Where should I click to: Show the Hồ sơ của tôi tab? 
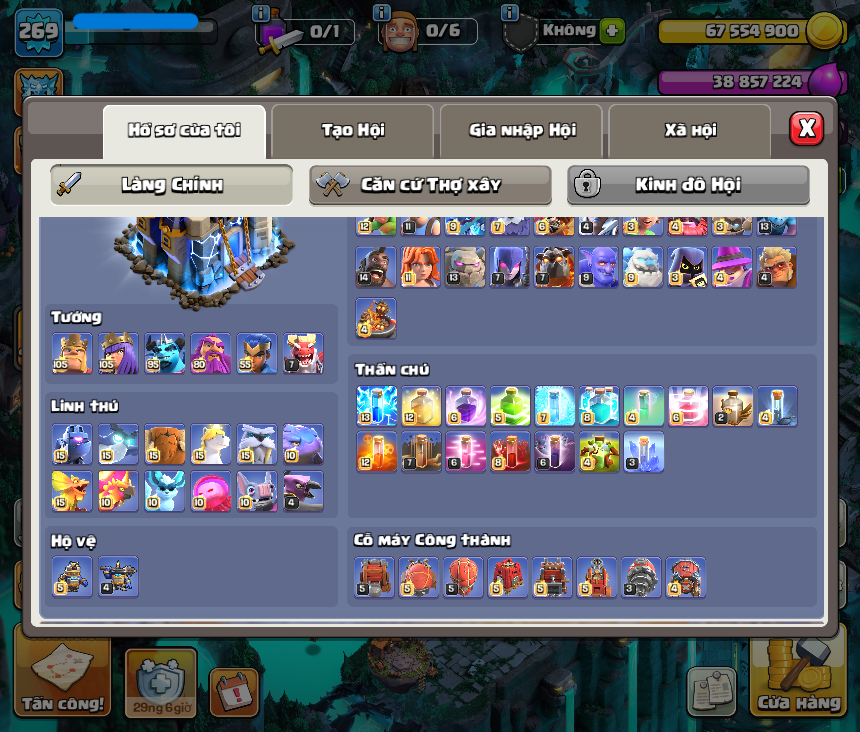pos(184,130)
